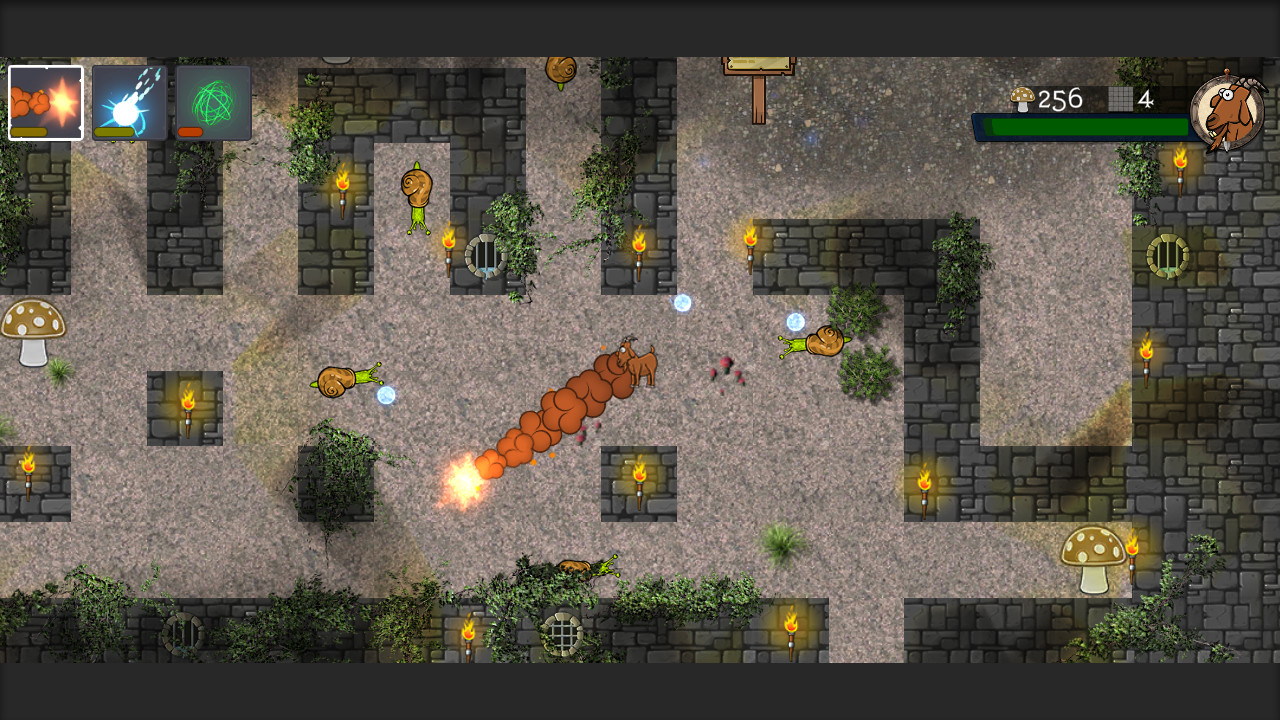This screenshot has width=1280, height=720.
Task: Click the mushroom currency icon in the HUD
Action: pos(1021,99)
